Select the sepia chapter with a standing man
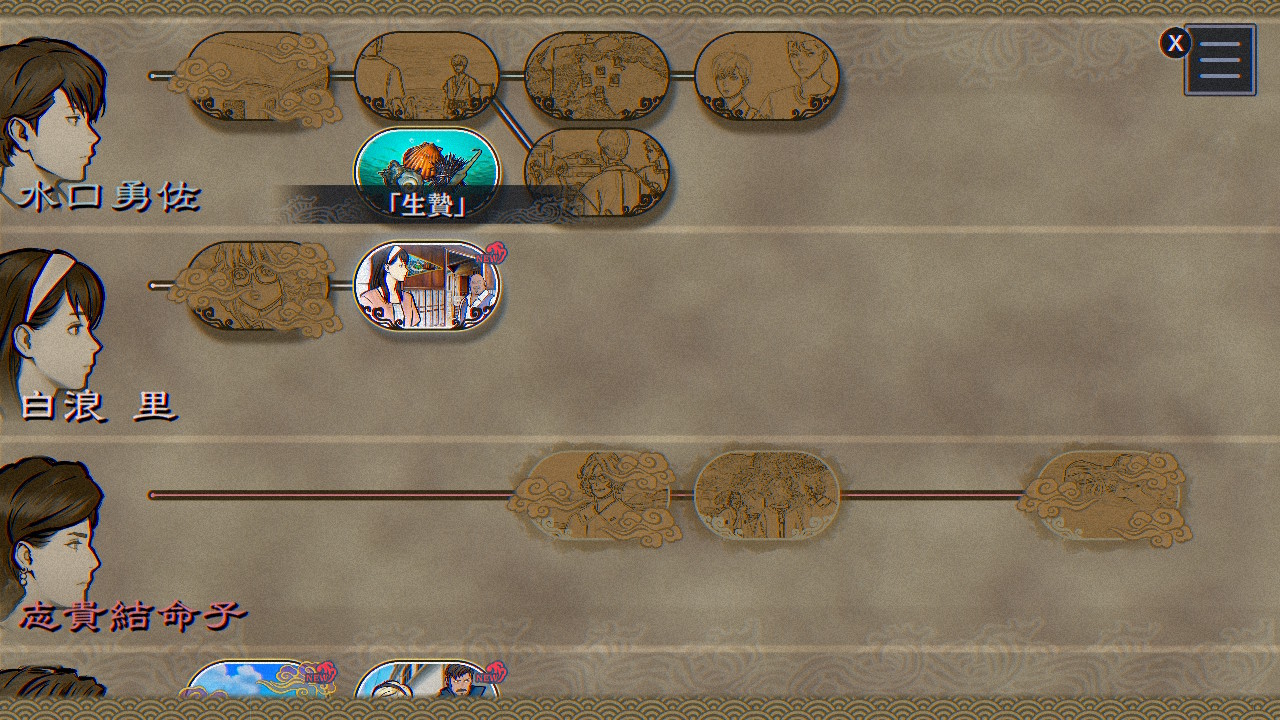 (427, 76)
